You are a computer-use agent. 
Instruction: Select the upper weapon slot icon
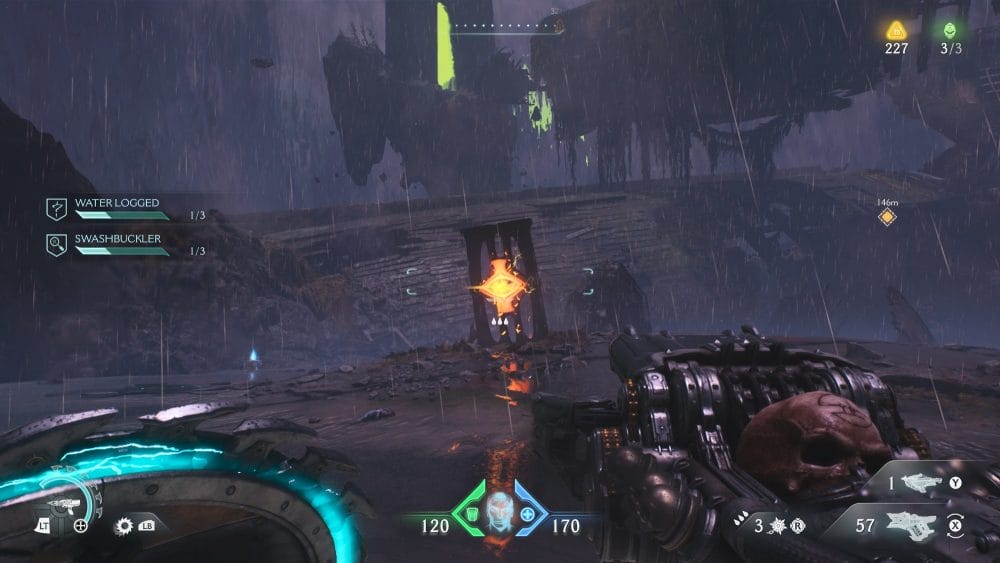click(x=918, y=483)
